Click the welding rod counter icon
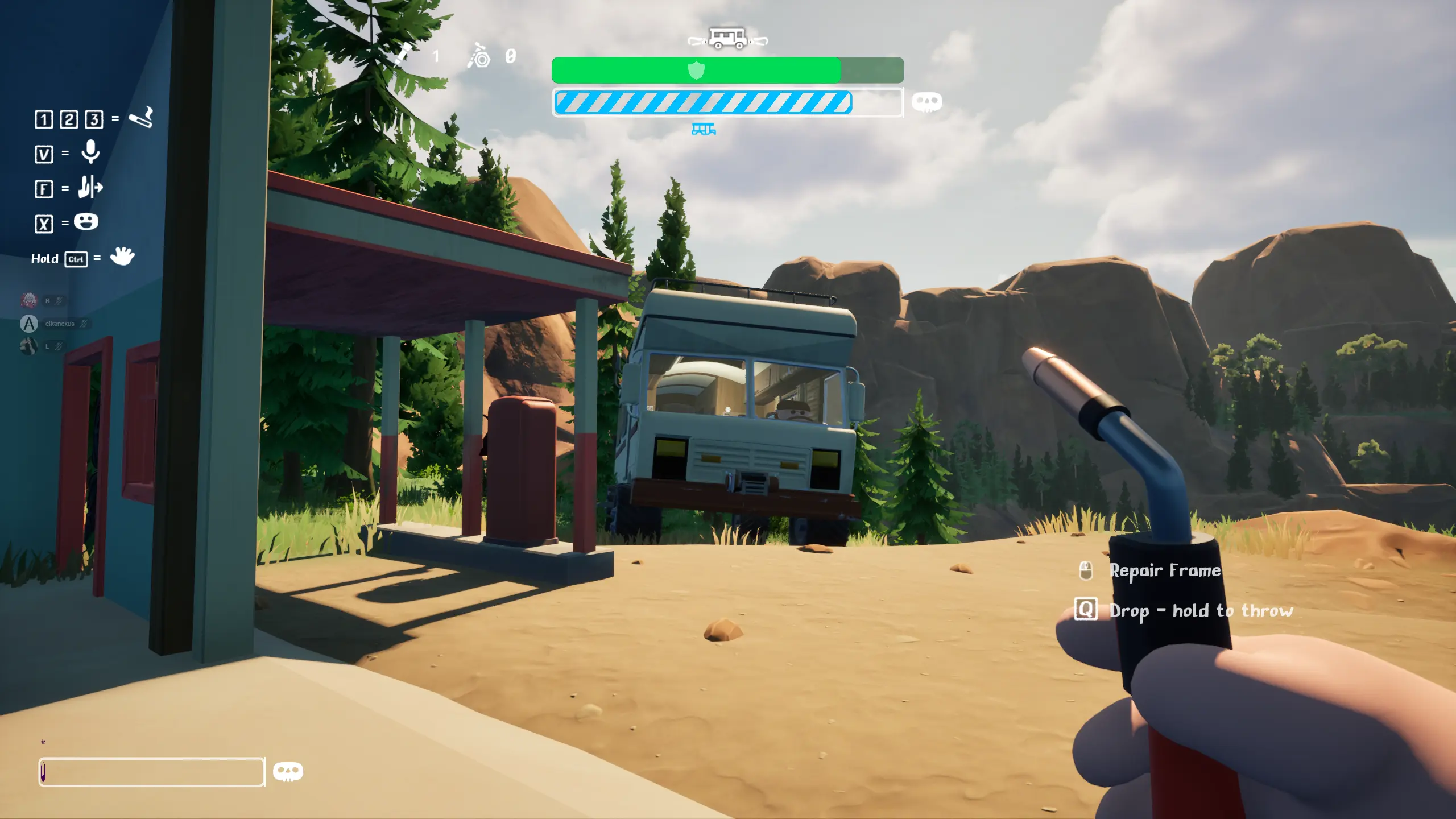Image resolution: width=1456 pixels, height=819 pixels. click(403, 55)
